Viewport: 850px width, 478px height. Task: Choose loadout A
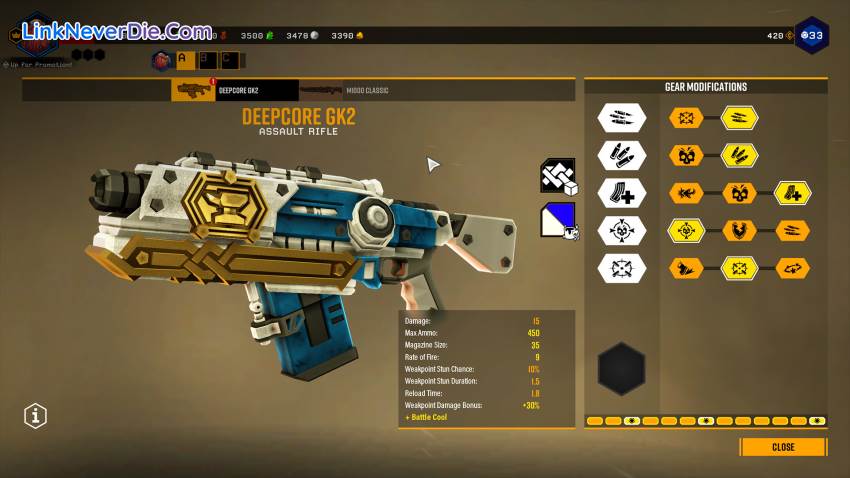(184, 60)
